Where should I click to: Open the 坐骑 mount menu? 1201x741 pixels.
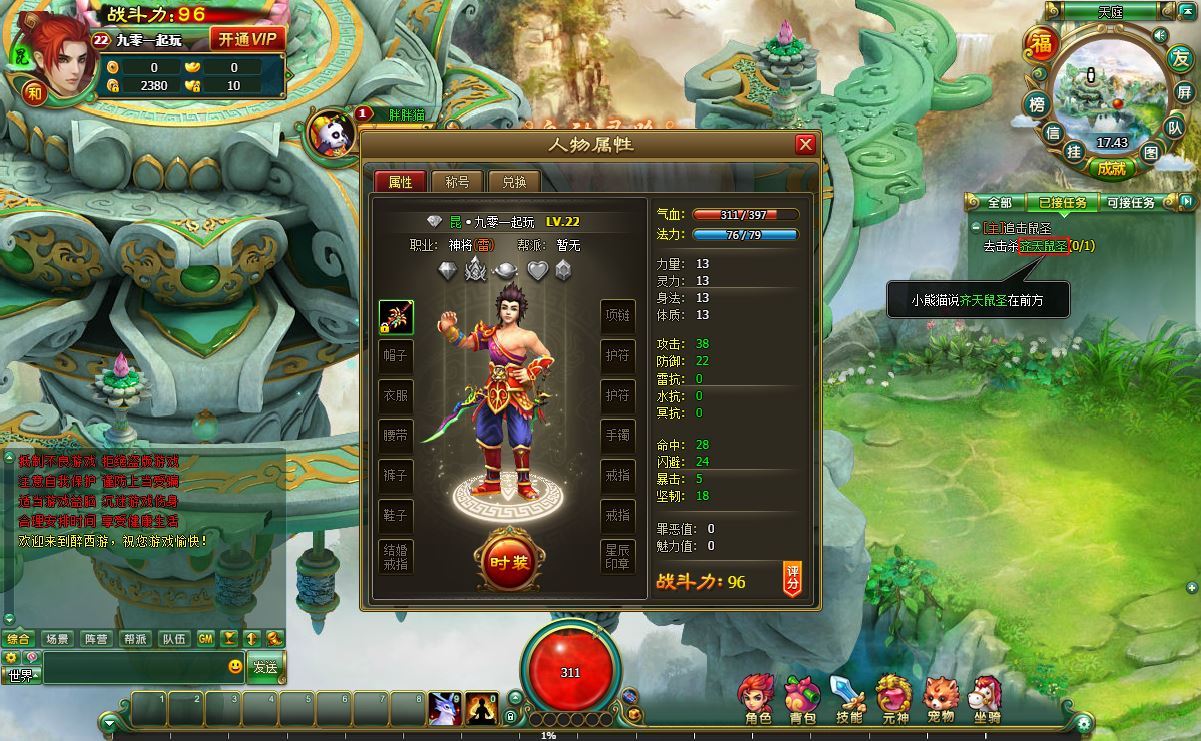tap(986, 698)
